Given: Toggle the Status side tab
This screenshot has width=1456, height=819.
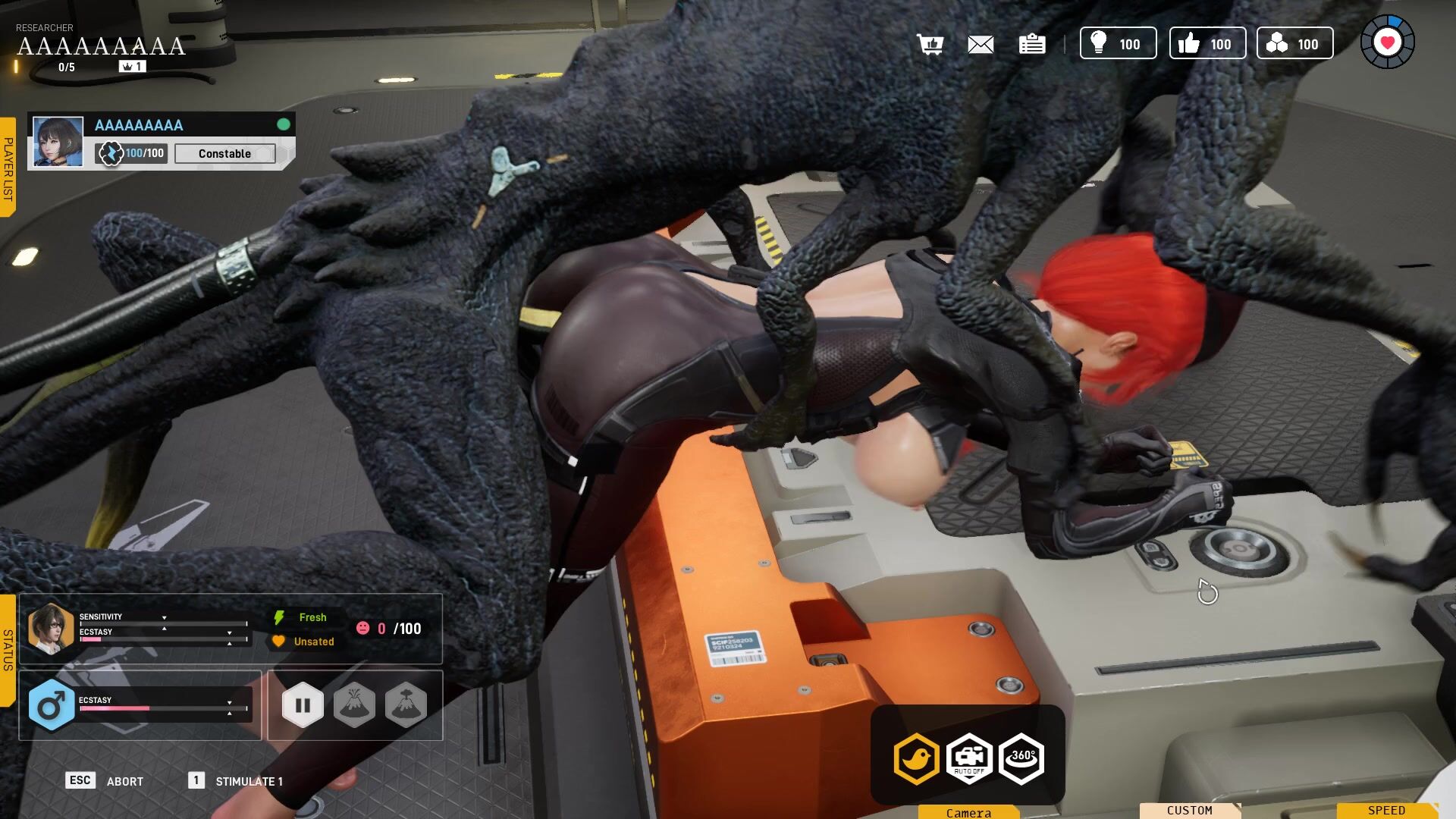Looking at the screenshot, I should coord(8,650).
